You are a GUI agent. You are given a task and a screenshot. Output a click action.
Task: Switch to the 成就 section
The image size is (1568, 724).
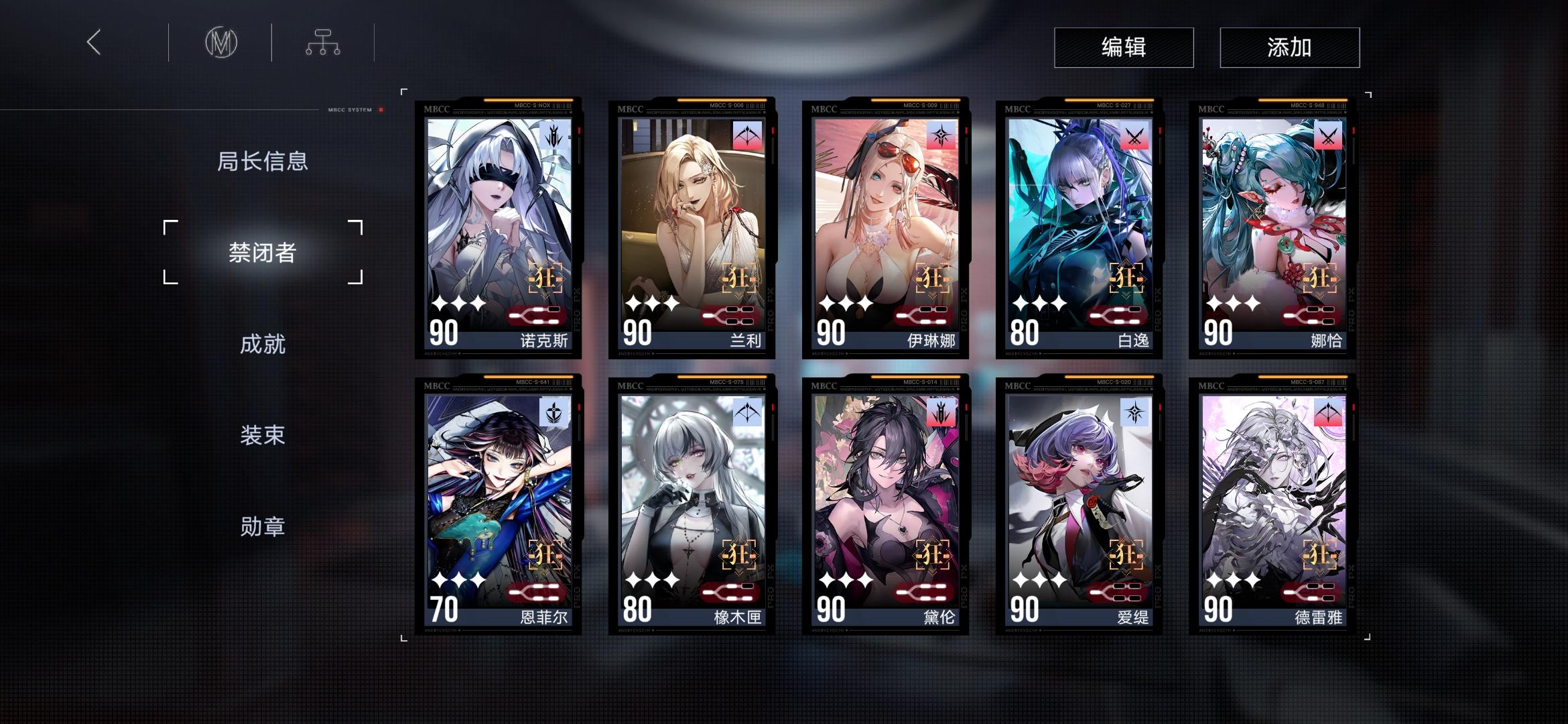pyautogui.click(x=263, y=344)
